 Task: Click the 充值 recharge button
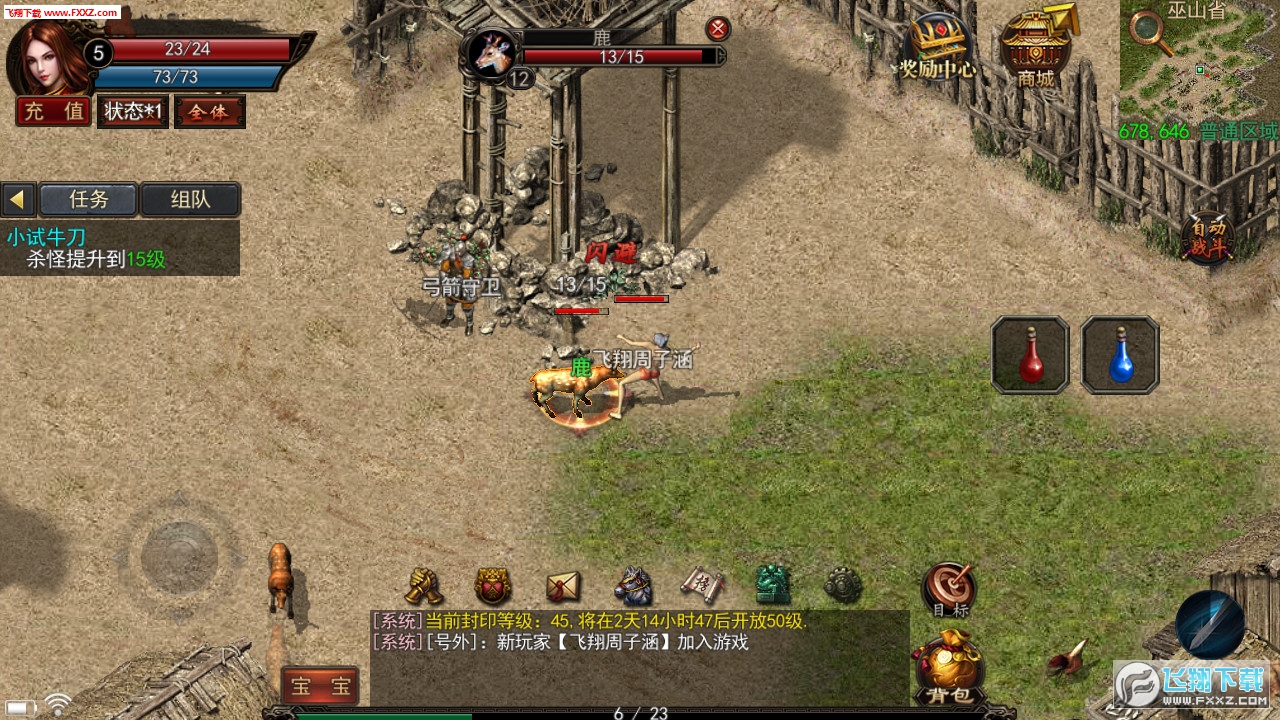(x=54, y=112)
